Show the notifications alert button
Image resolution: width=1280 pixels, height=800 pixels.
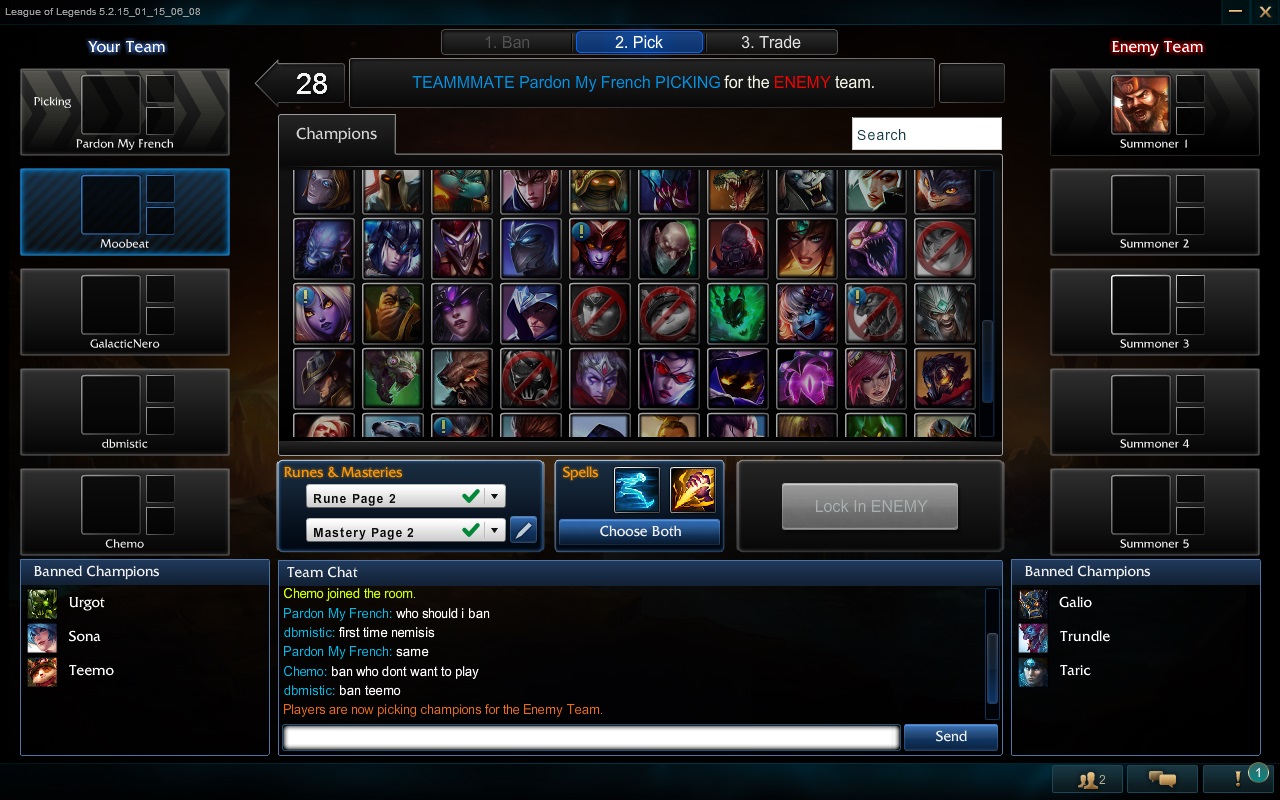(x=1238, y=779)
